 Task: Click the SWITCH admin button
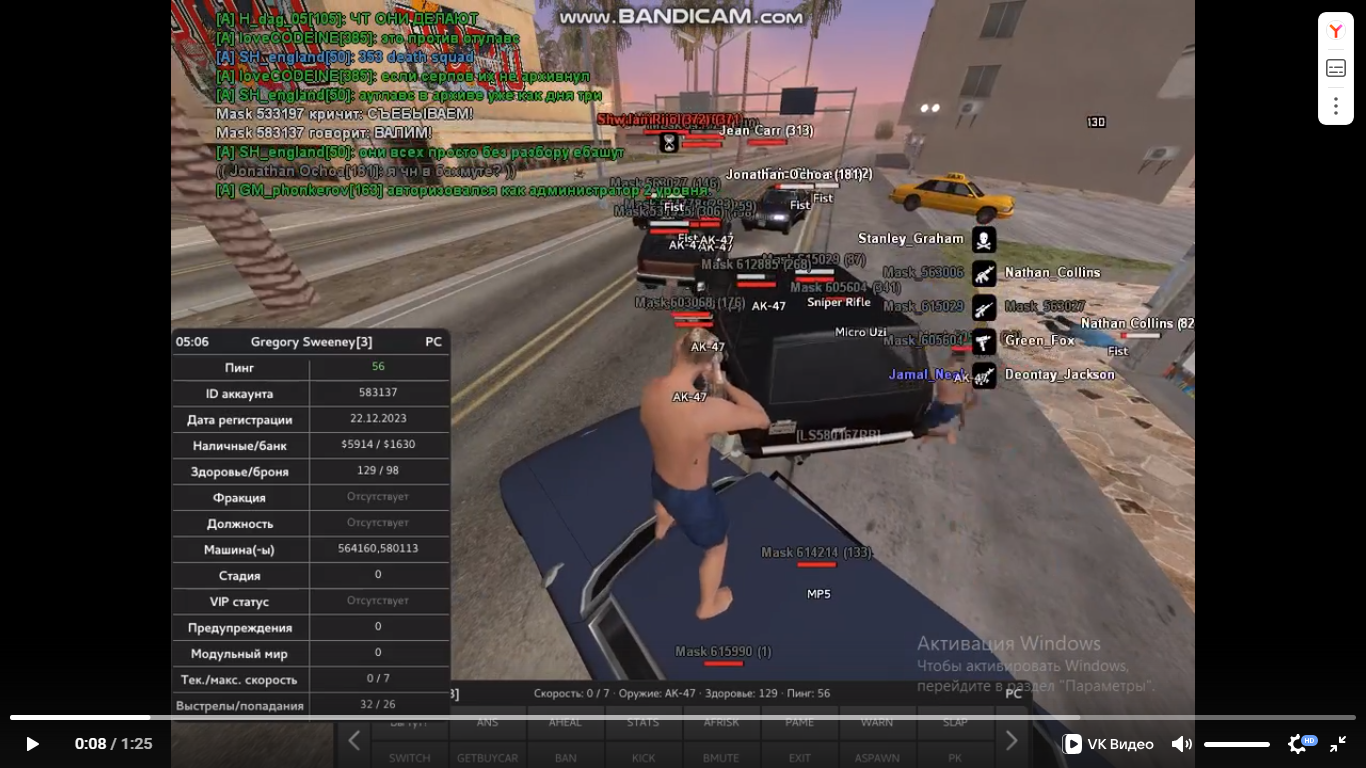pos(409,757)
